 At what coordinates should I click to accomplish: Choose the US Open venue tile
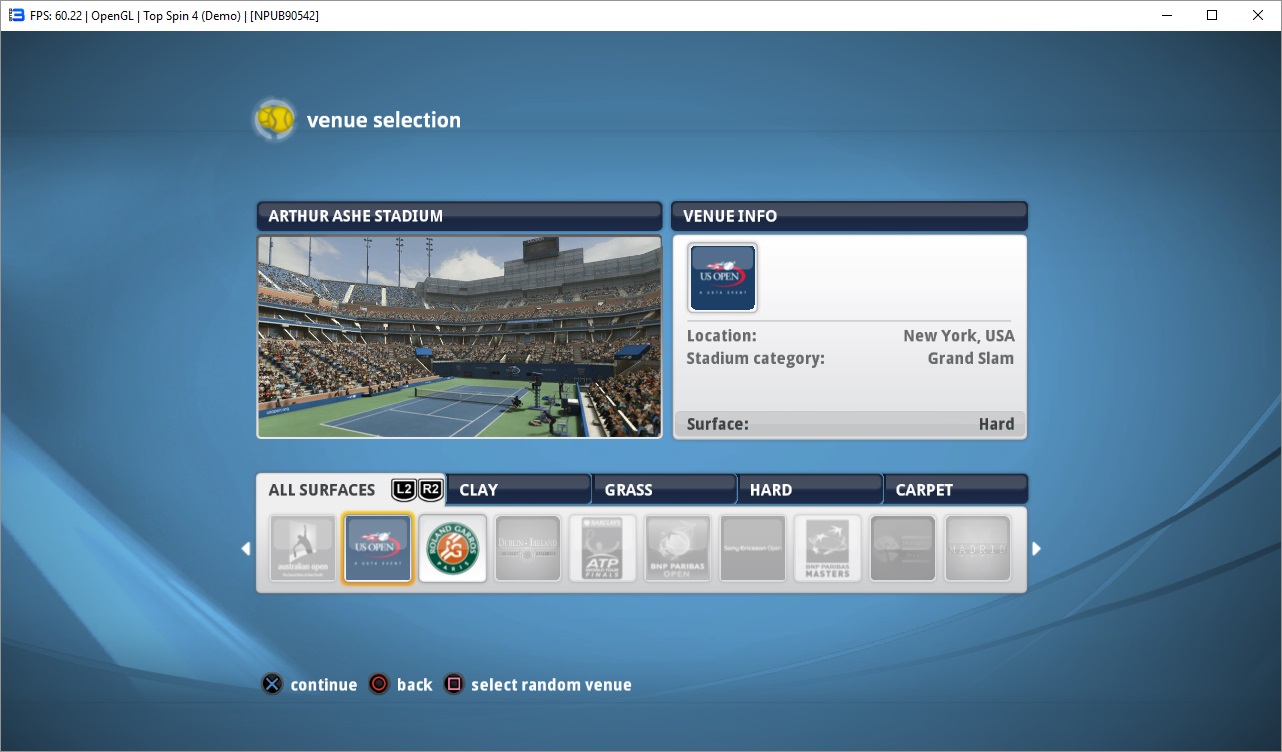coord(378,548)
